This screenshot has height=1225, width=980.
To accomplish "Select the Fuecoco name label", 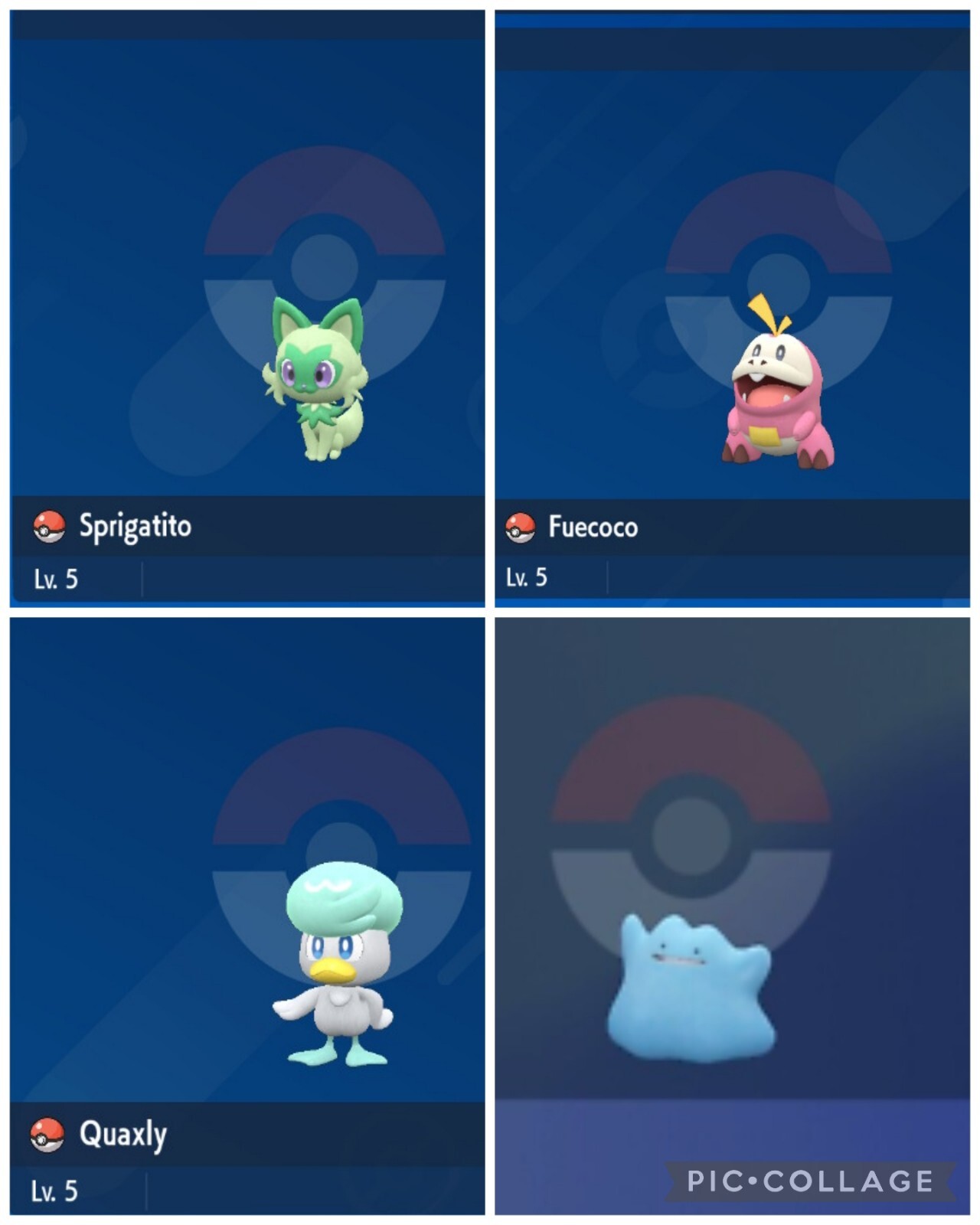I will pyautogui.click(x=593, y=526).
